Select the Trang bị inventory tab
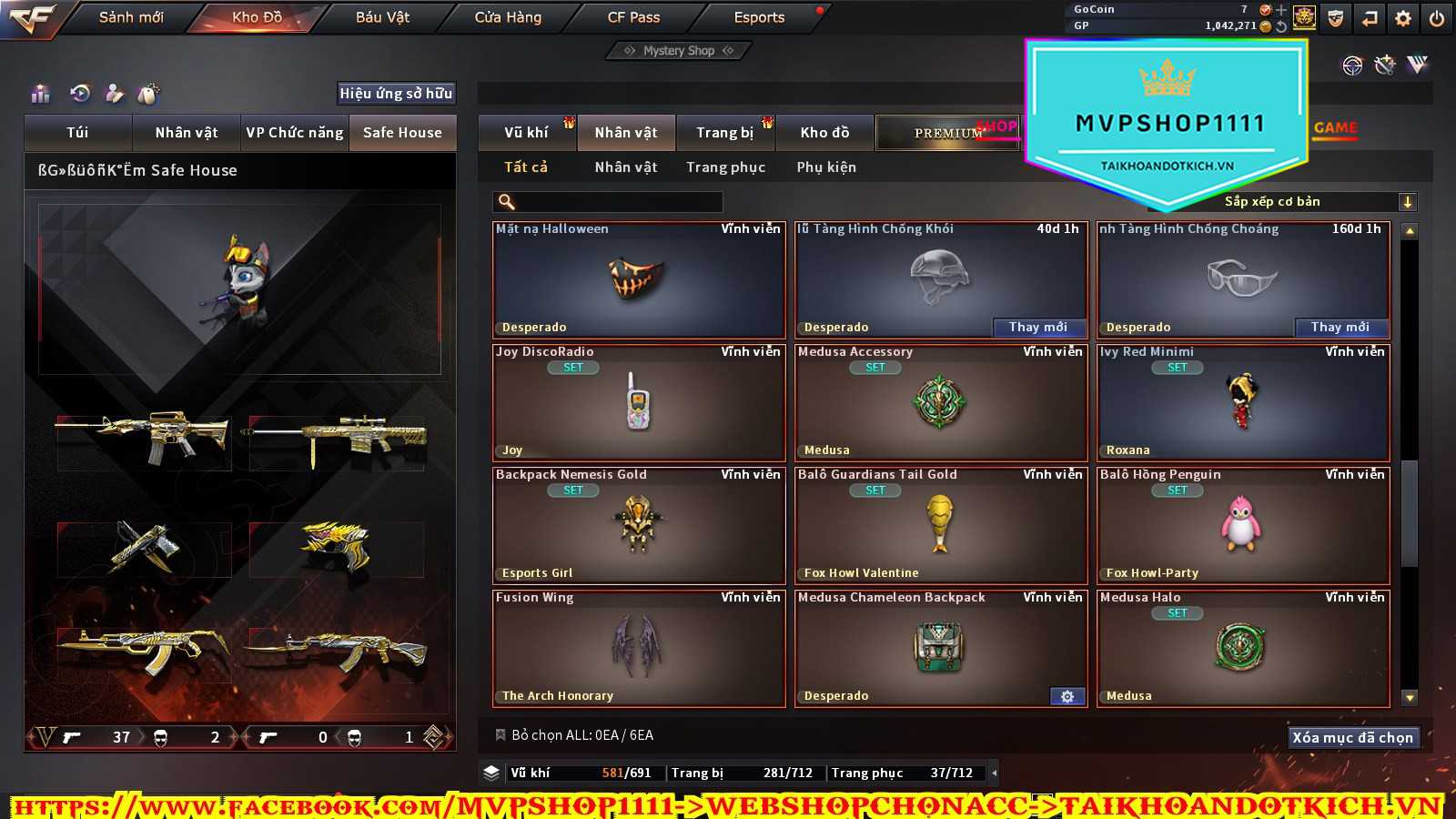This screenshot has width=1456, height=819. click(724, 133)
